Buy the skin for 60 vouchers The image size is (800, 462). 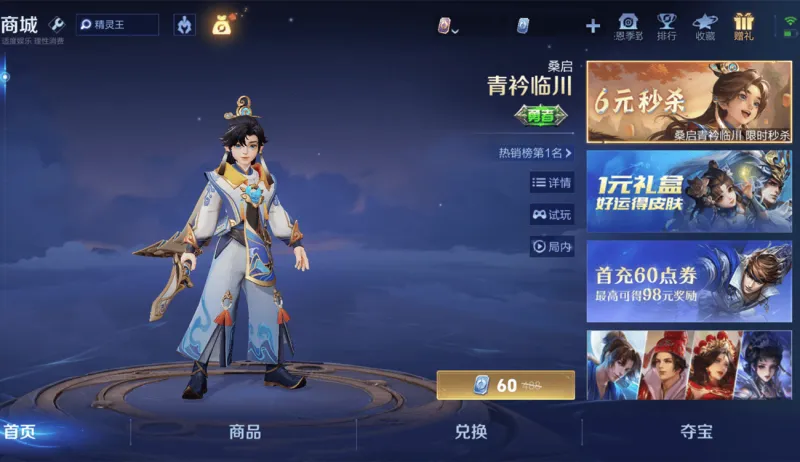[506, 385]
